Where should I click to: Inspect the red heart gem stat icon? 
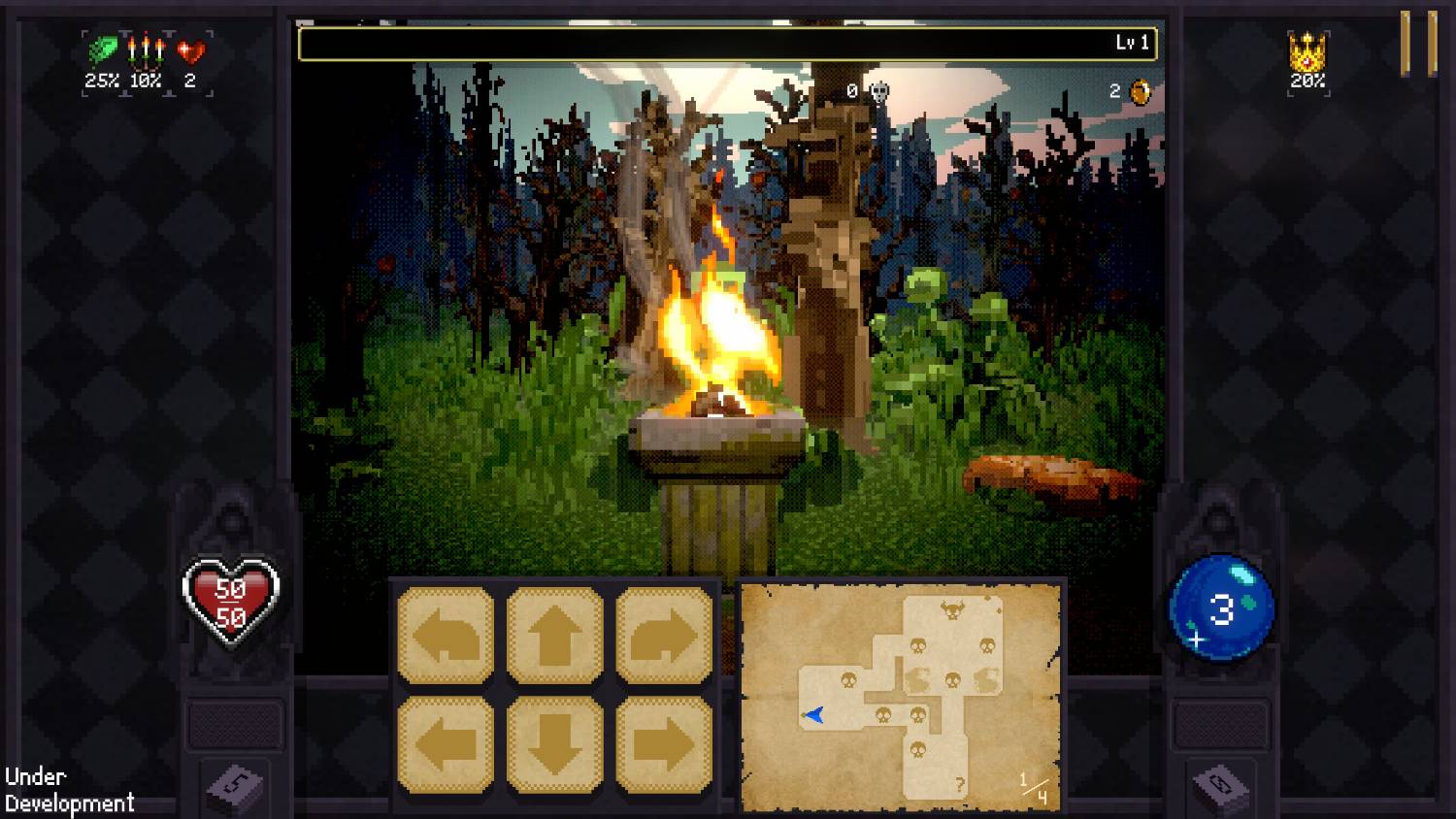click(x=191, y=50)
